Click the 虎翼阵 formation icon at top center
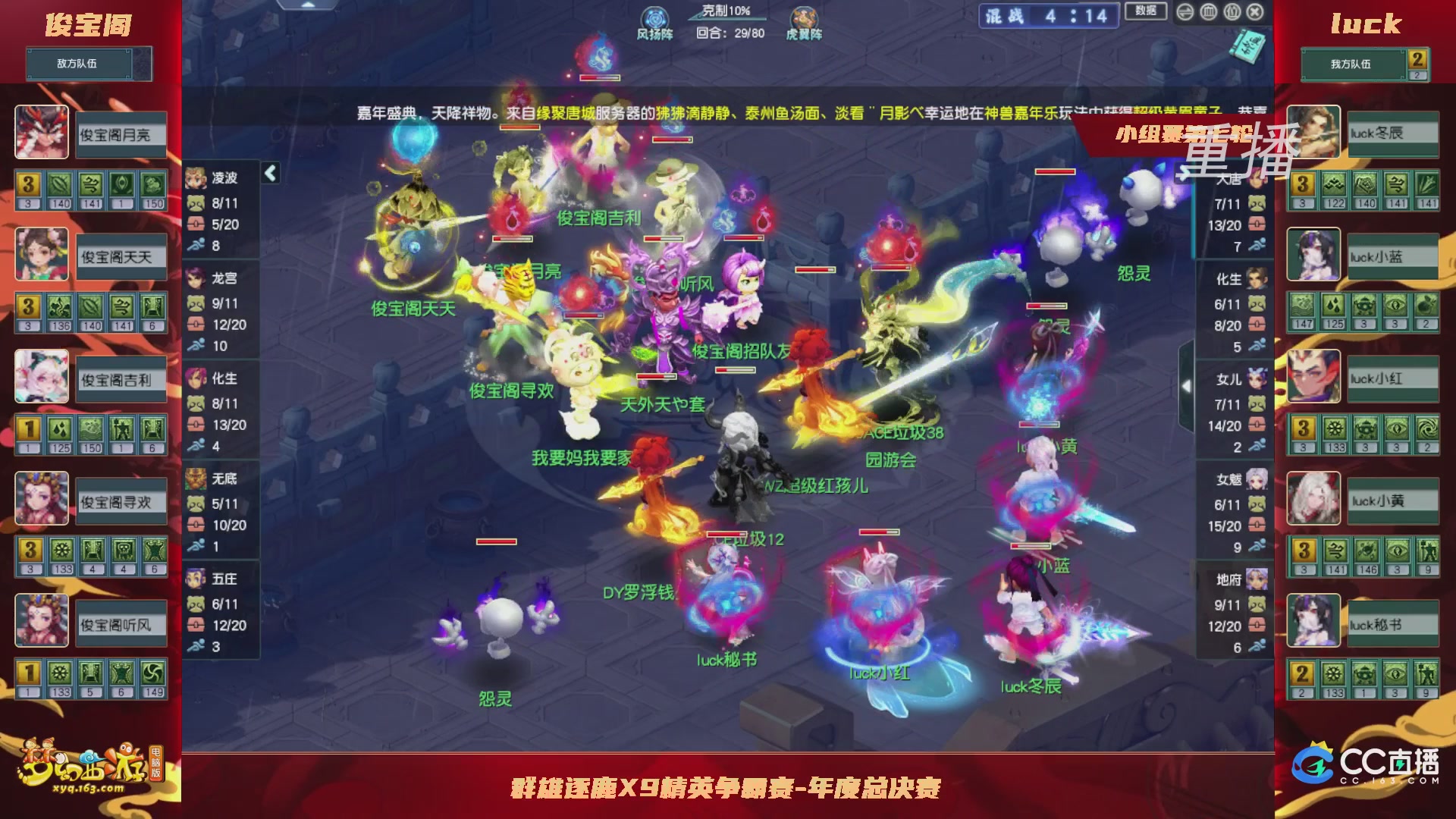 coord(804,17)
